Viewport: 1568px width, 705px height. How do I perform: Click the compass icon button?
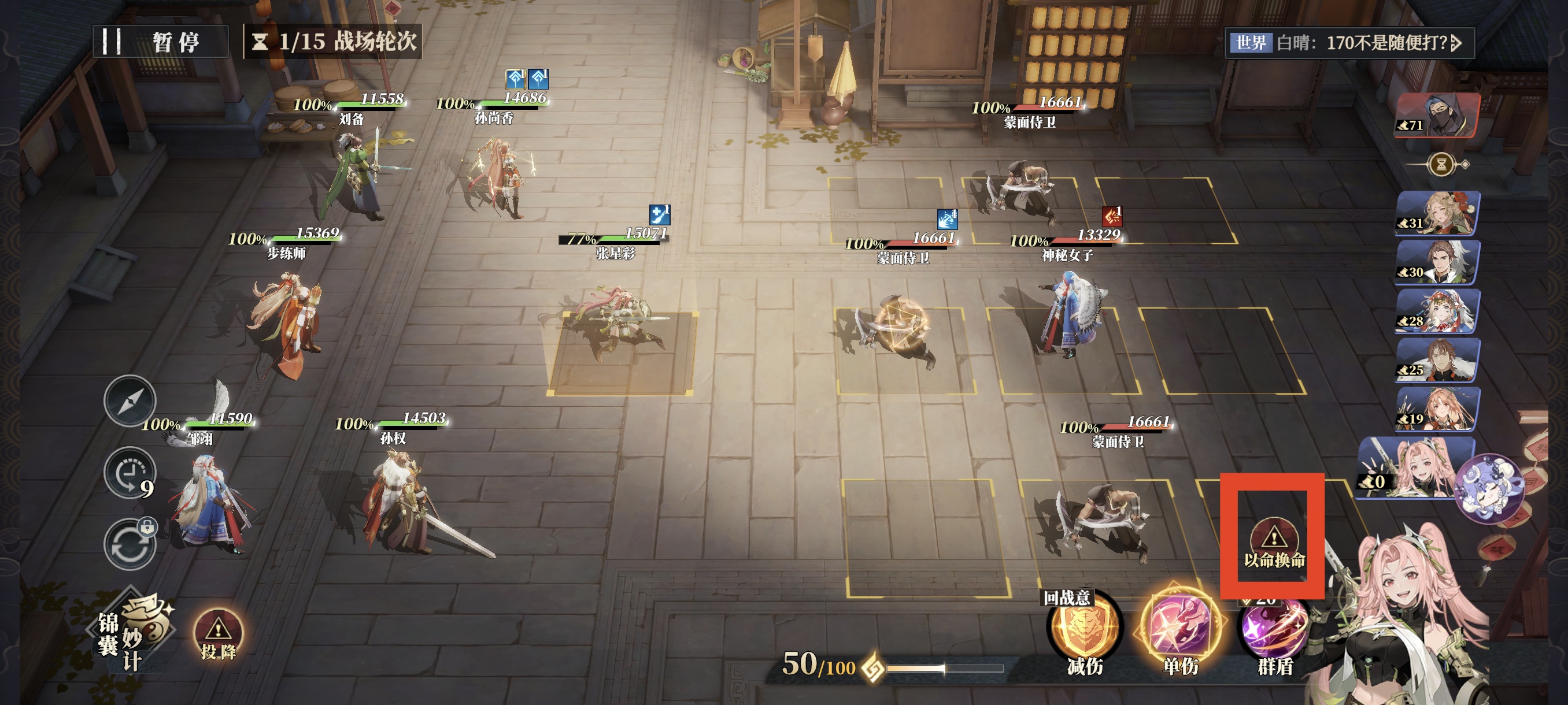(130, 400)
